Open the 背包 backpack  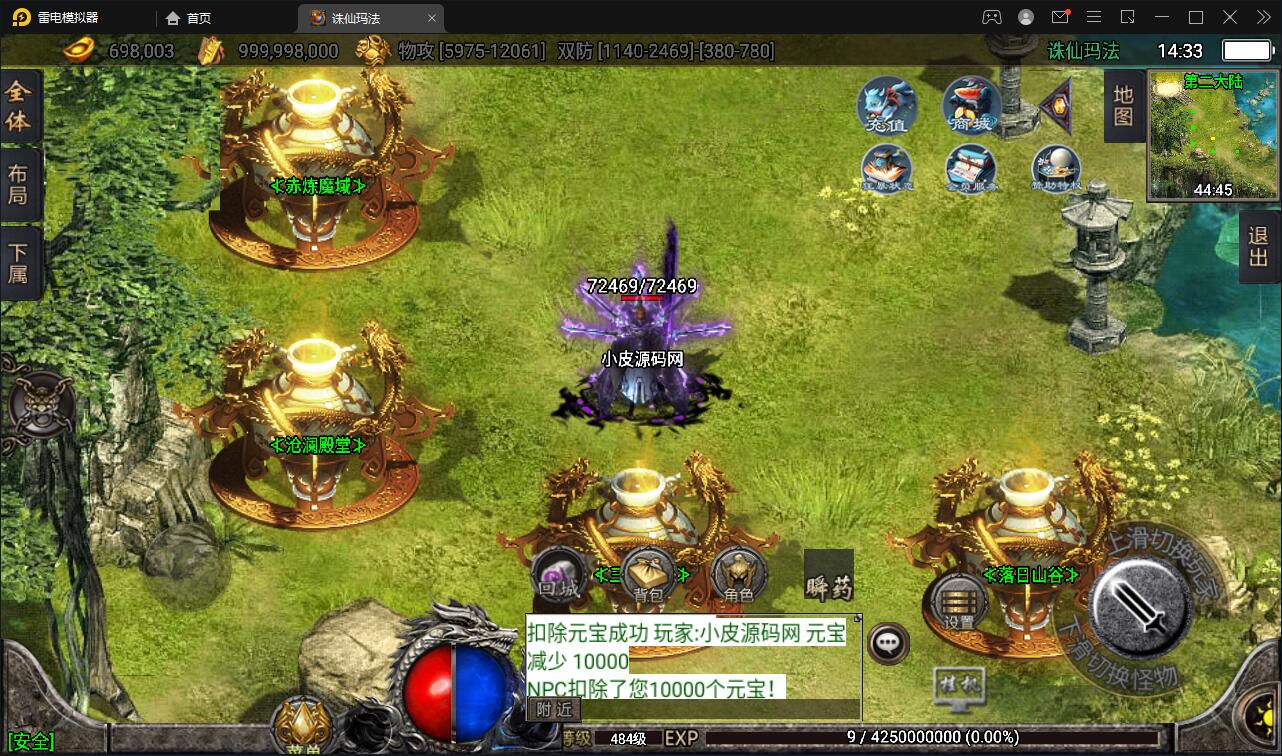tap(649, 577)
